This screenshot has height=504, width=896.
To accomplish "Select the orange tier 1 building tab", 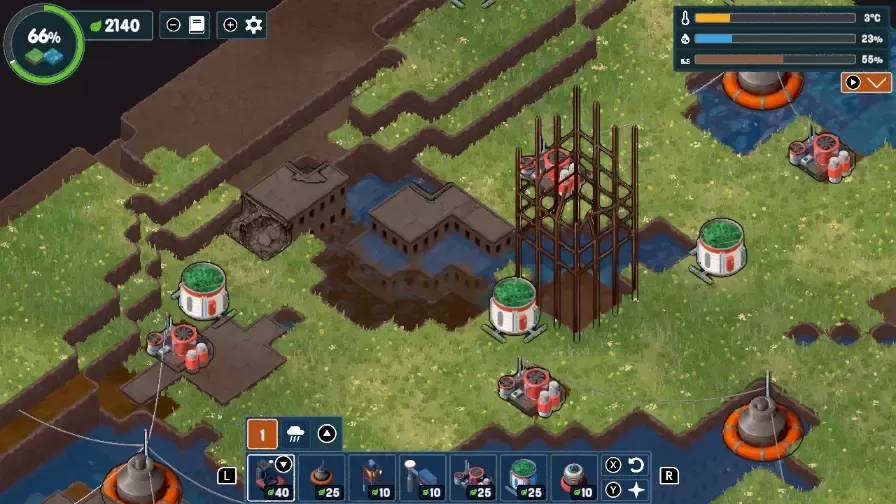I will [262, 434].
